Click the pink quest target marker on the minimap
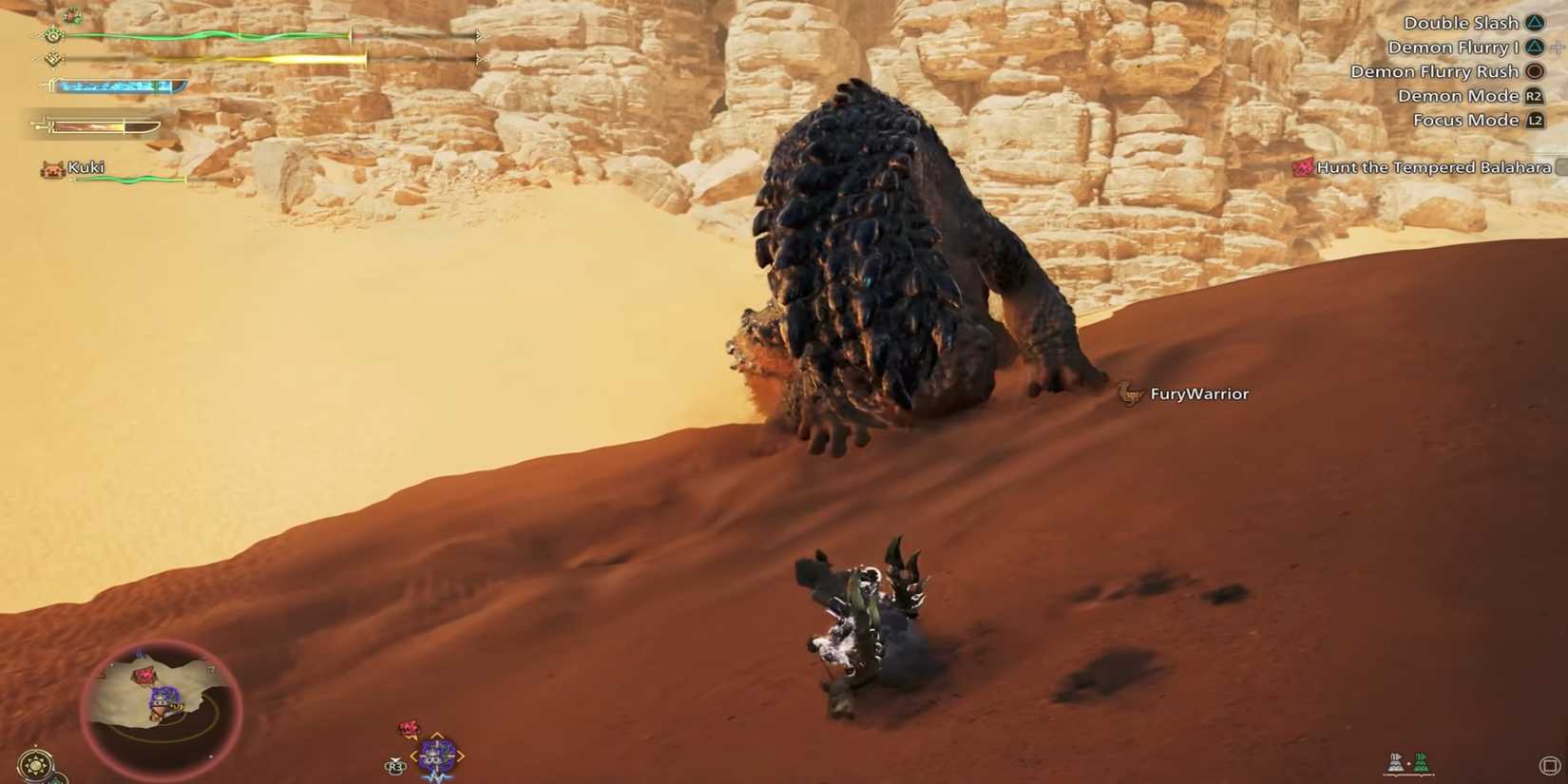 tap(143, 675)
